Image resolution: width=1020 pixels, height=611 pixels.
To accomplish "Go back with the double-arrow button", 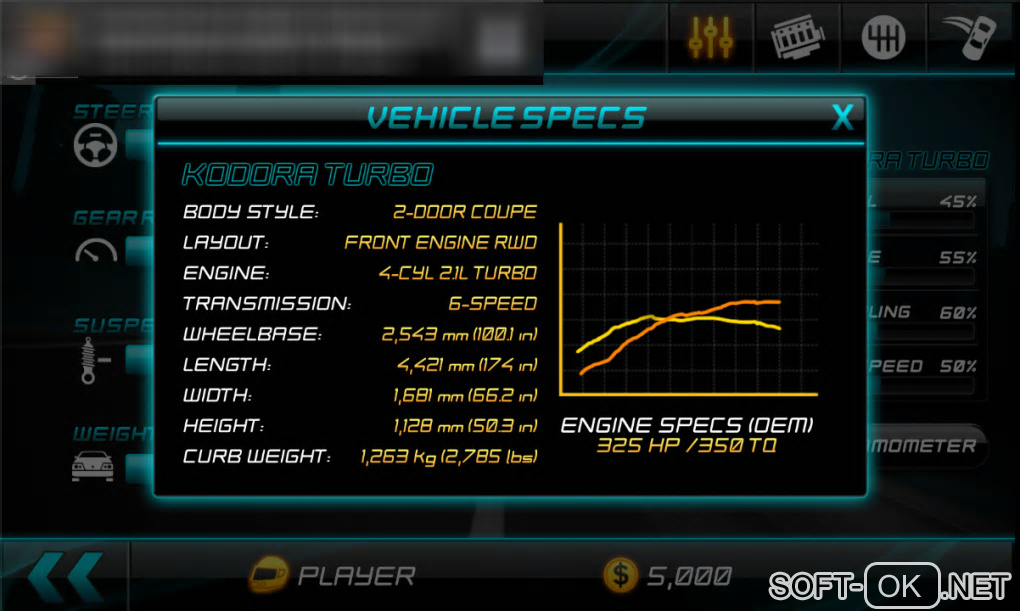I will (x=64, y=575).
